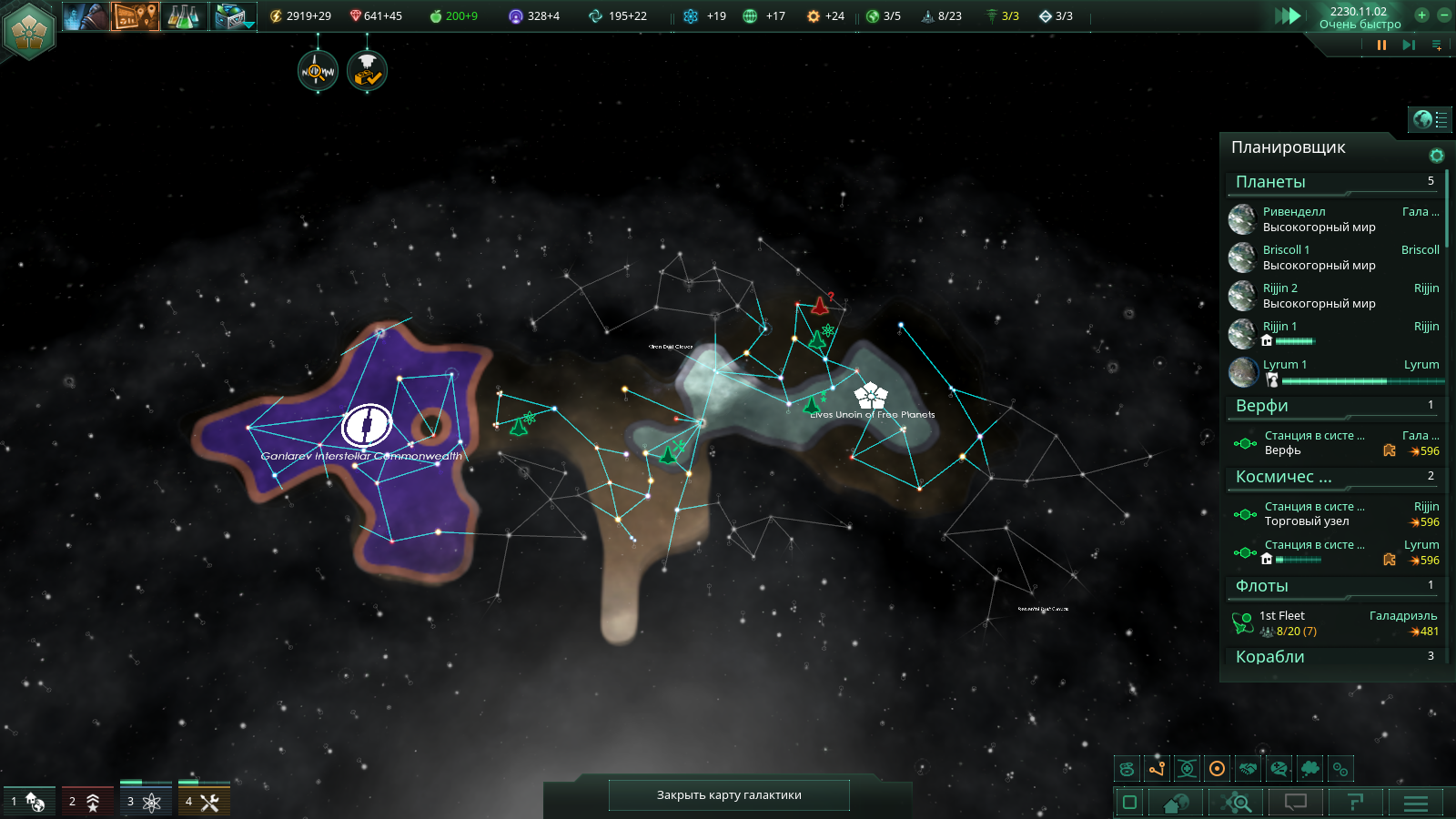Screen dimensions: 1456x819
Task: Decrease game speed with the minus button
Action: [x=1443, y=15]
